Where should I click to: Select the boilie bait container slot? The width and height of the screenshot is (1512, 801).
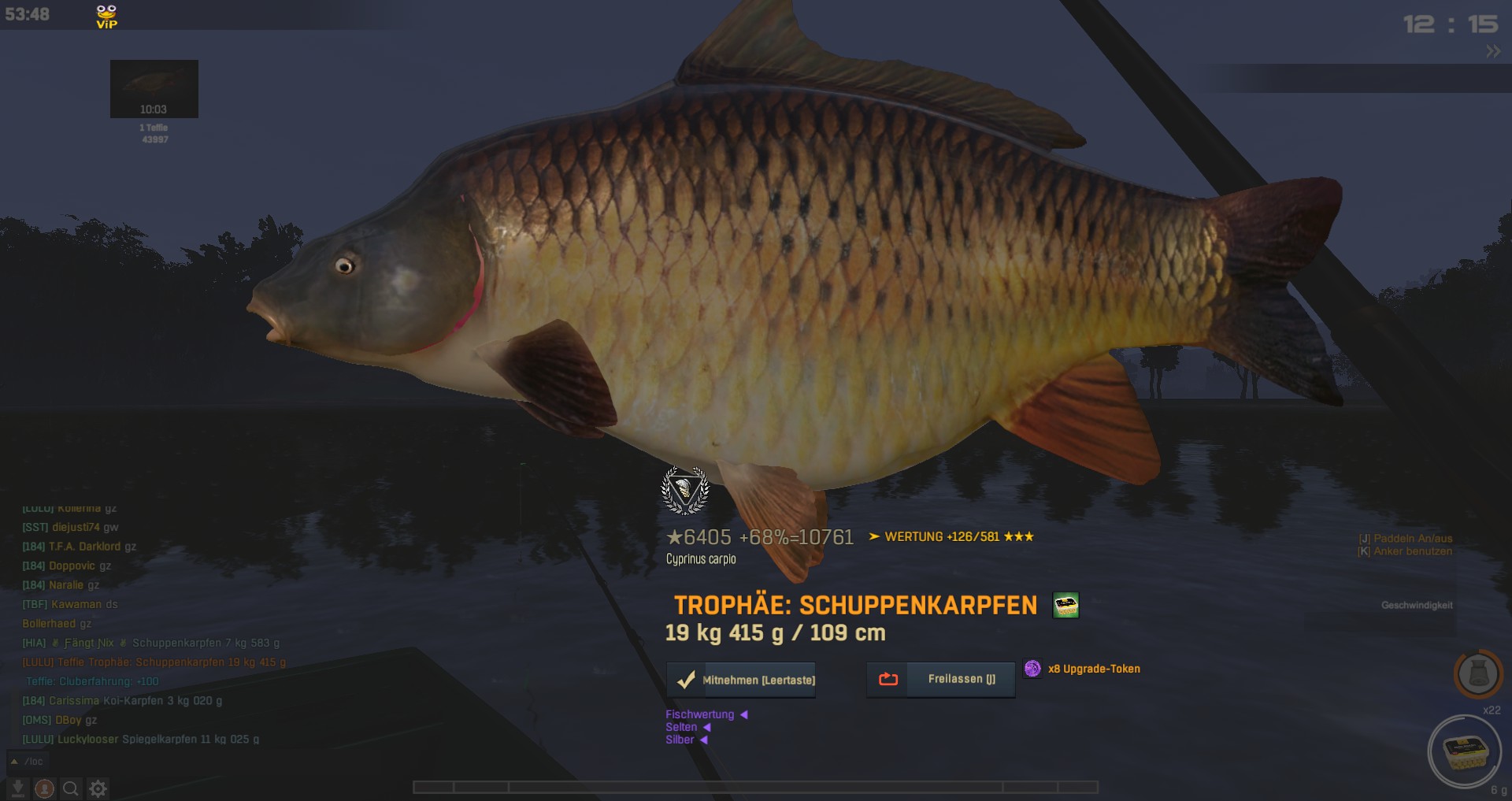[1465, 752]
